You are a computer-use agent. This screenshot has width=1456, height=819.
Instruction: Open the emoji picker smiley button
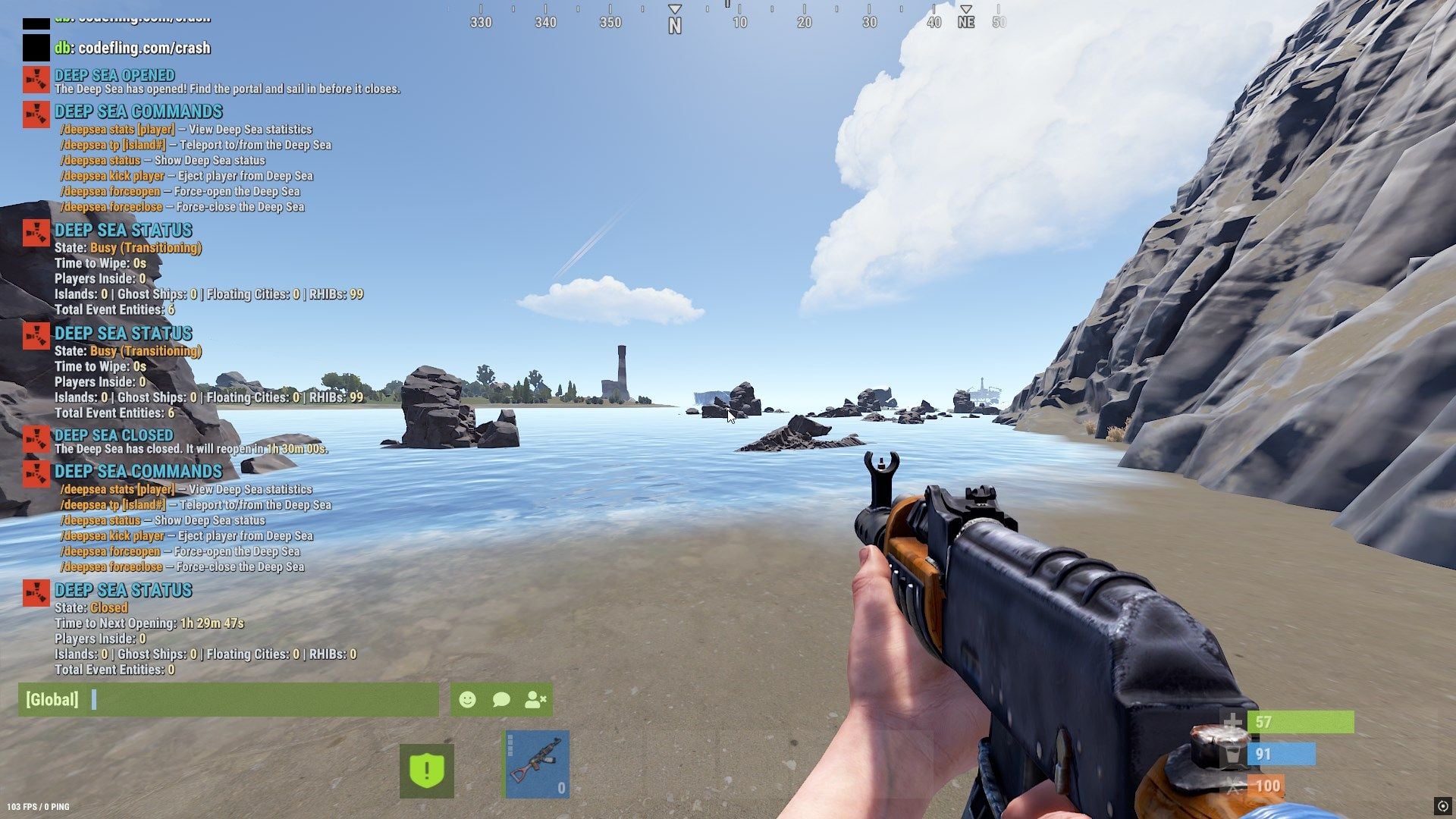click(467, 699)
